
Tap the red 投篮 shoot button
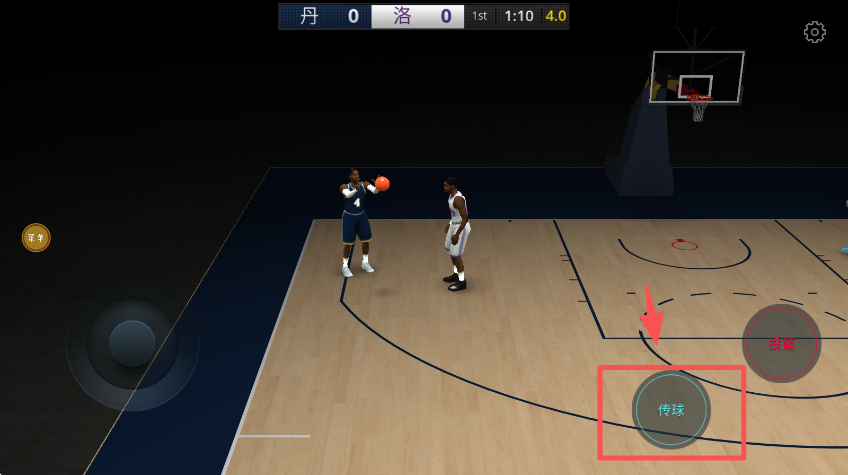[x=781, y=343]
